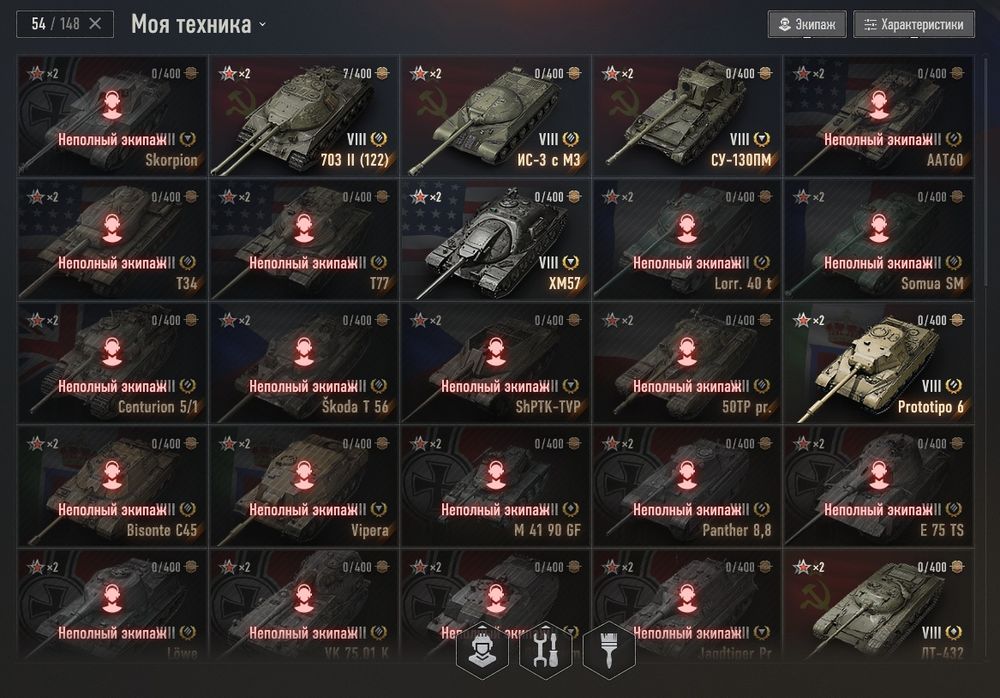Pick the XM57 vehicle card
This screenshot has height=698, width=1000.
tap(496, 239)
